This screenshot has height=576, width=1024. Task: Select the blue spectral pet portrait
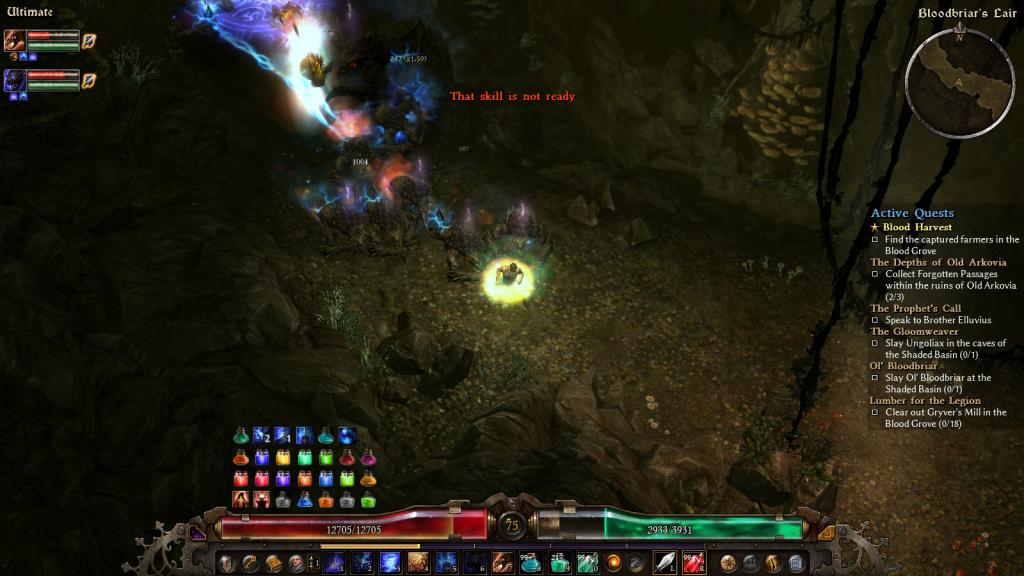[15, 80]
